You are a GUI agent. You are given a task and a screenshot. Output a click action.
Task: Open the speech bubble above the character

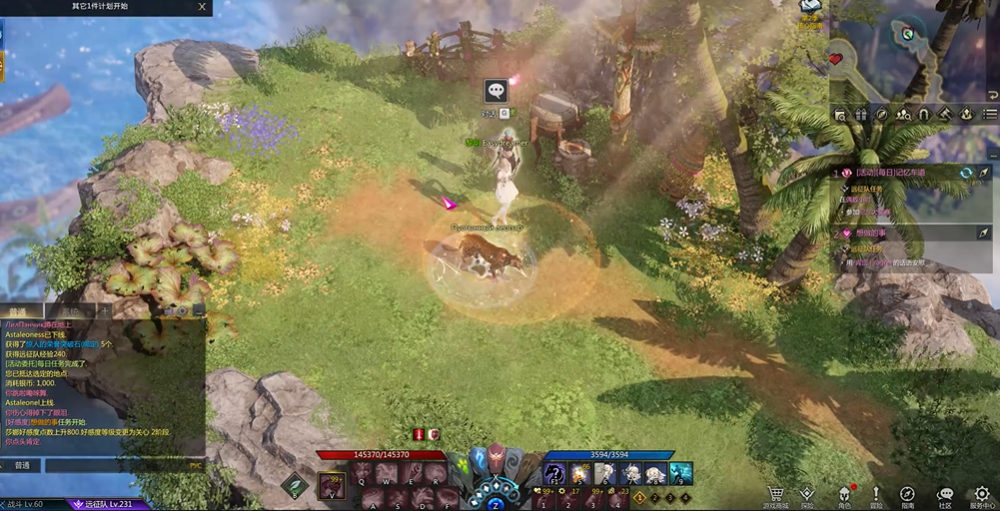pos(496,91)
